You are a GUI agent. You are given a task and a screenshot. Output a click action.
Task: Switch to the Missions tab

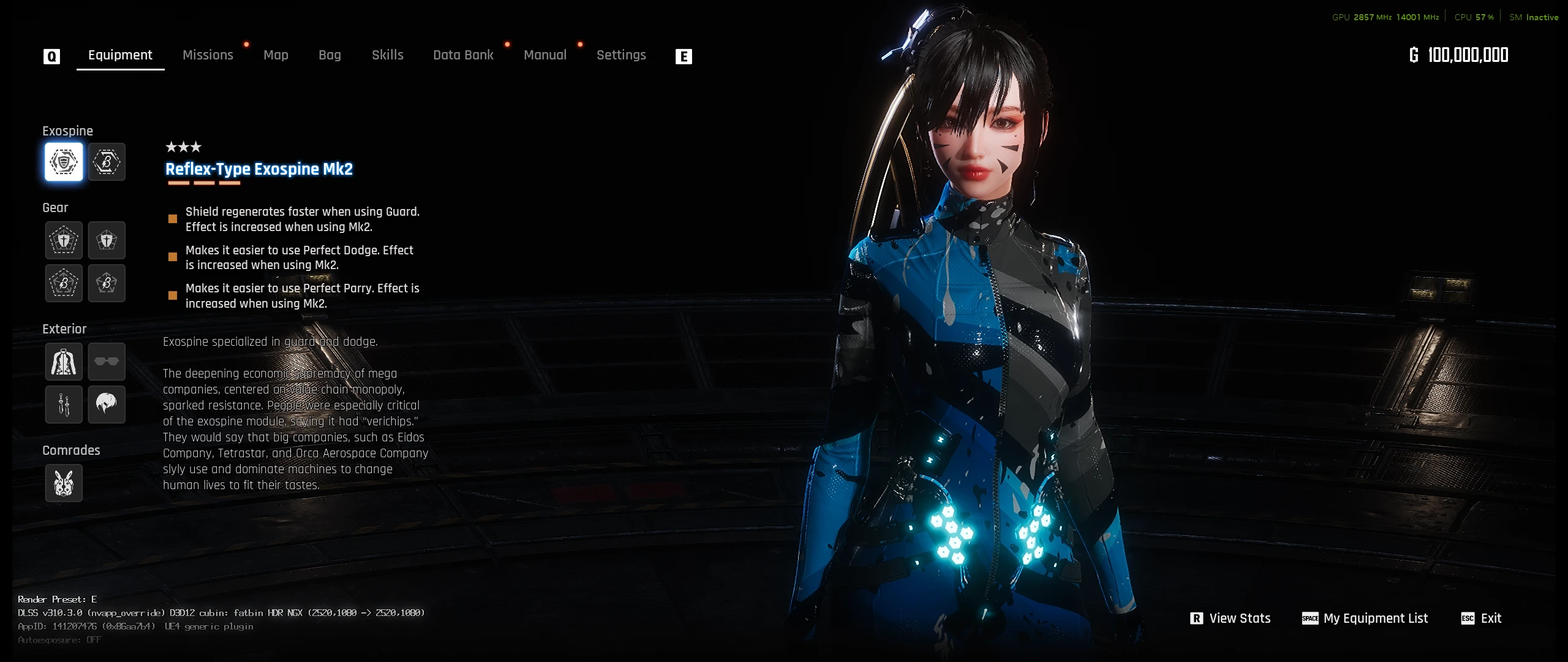click(x=208, y=55)
